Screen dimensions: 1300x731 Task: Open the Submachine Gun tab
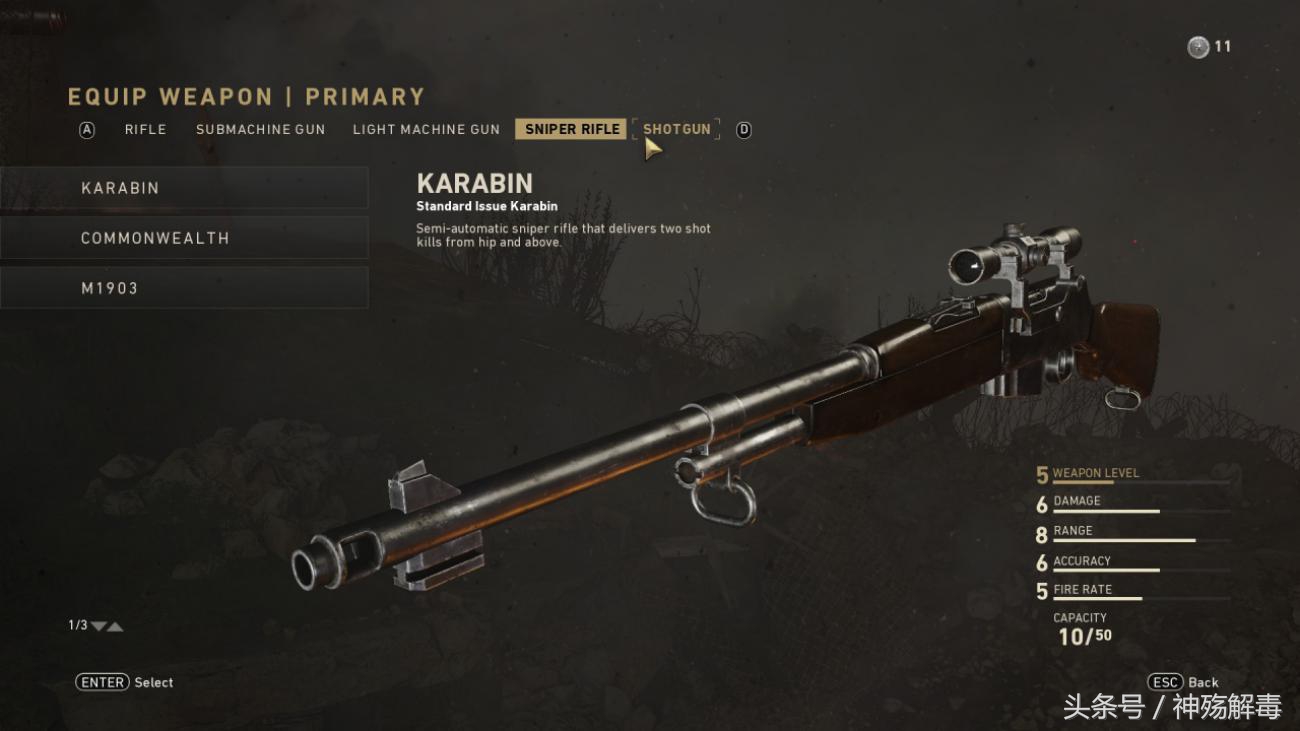260,129
